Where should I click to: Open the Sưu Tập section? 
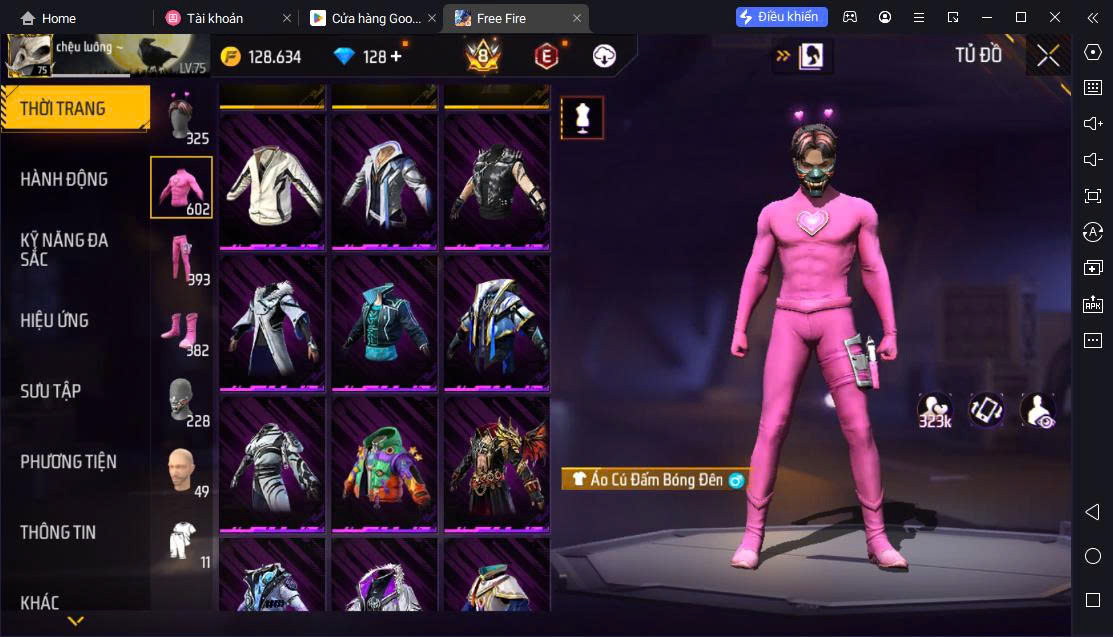(x=50, y=391)
